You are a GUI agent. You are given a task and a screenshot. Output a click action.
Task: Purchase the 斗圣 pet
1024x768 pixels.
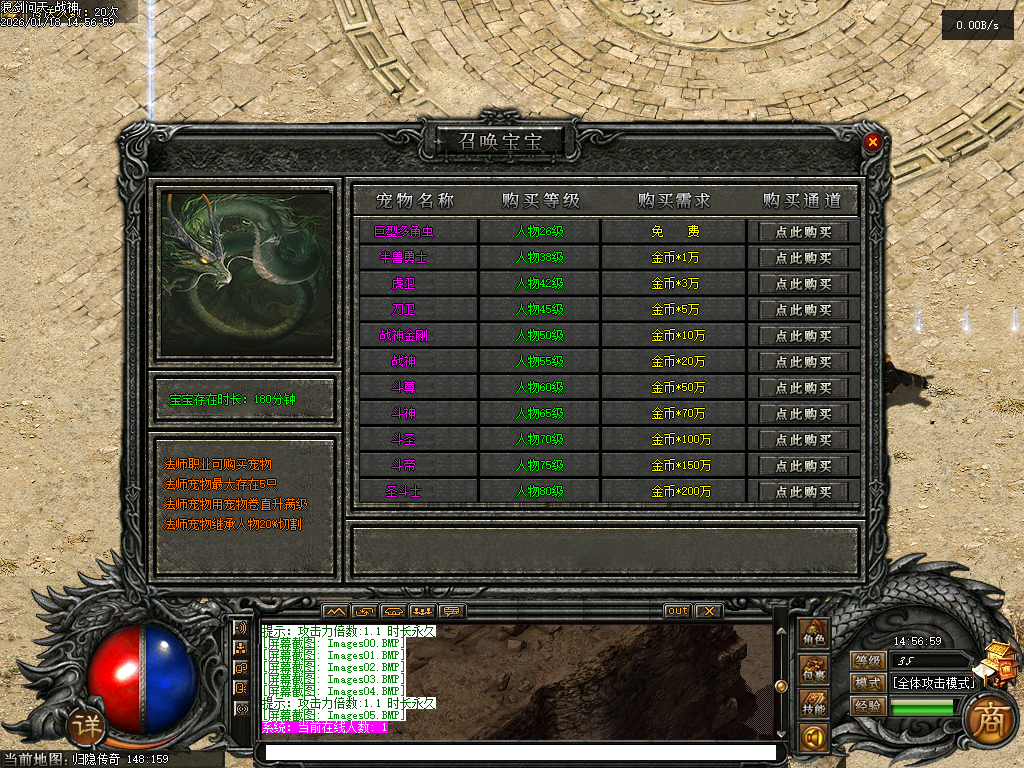[x=803, y=440]
